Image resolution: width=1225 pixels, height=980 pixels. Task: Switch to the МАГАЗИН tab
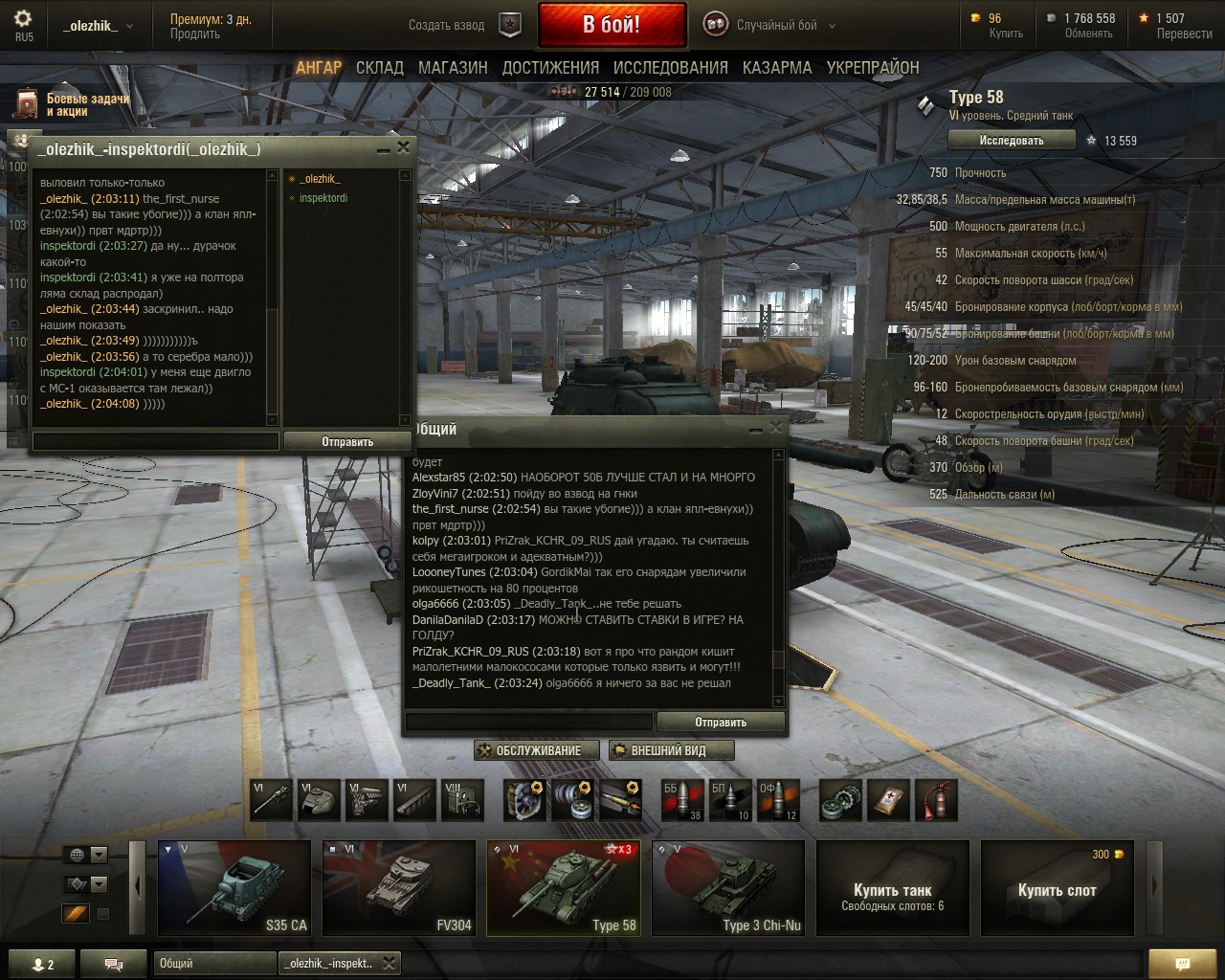point(453,68)
